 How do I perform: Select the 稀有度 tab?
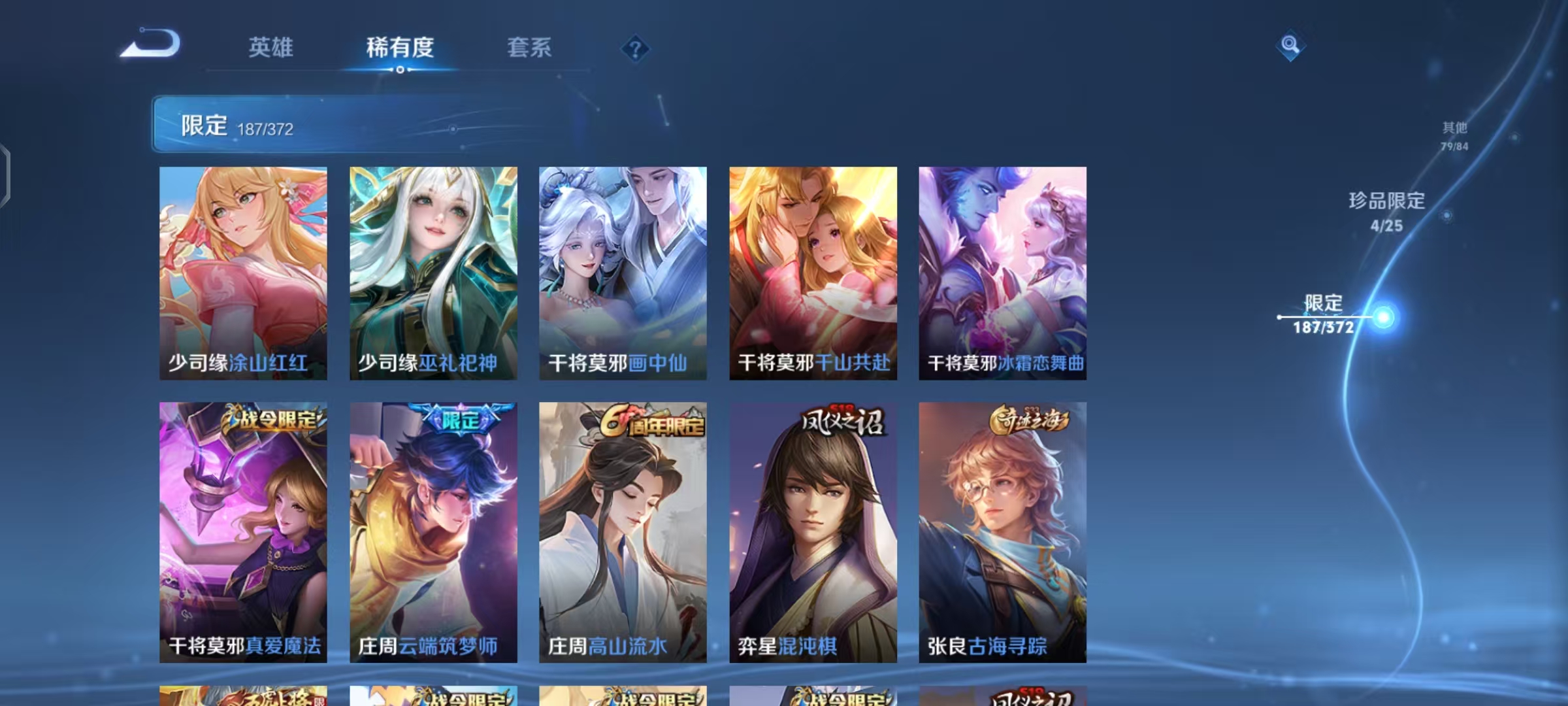(x=399, y=48)
